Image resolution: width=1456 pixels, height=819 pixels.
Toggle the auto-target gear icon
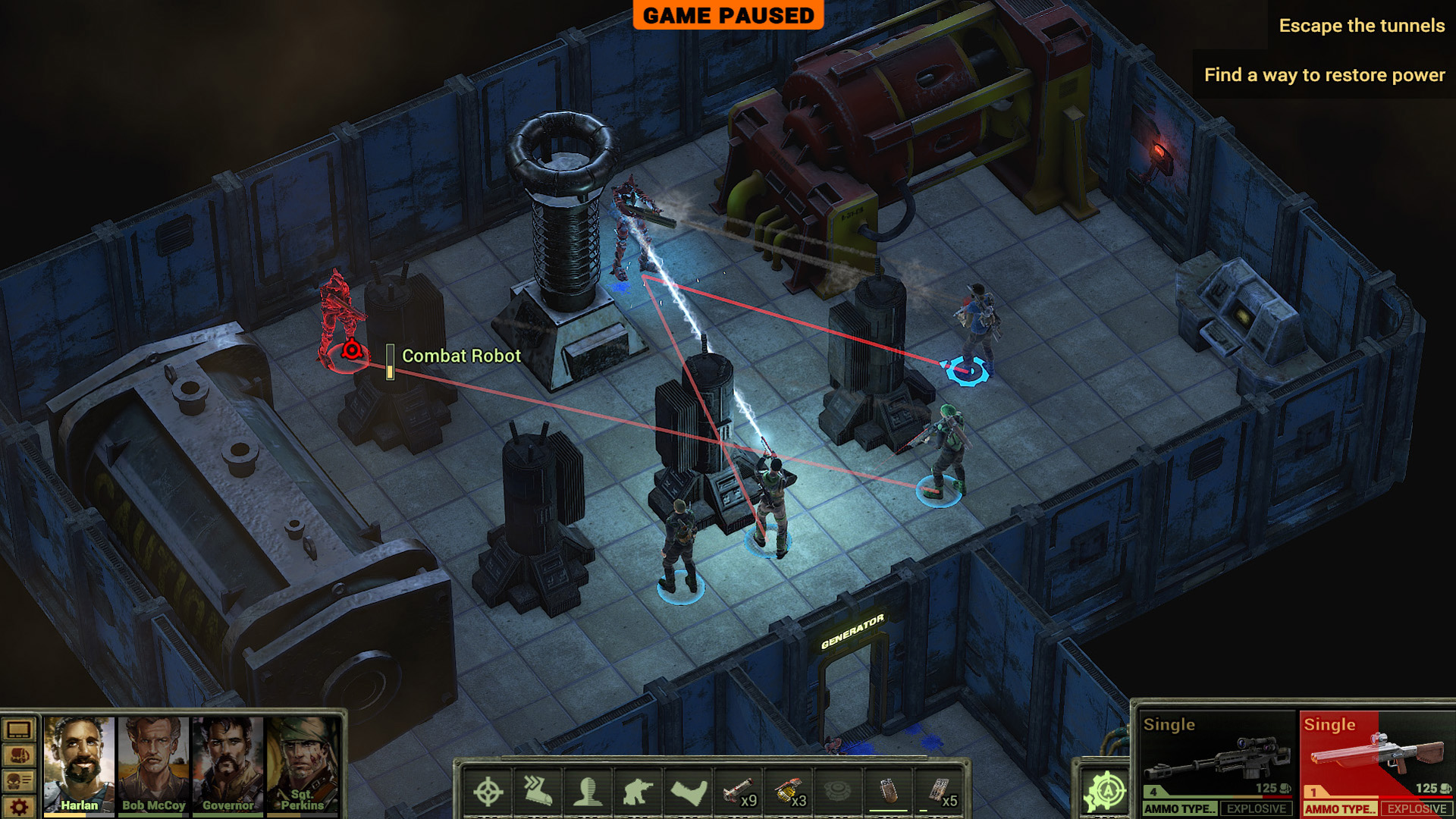1106,792
